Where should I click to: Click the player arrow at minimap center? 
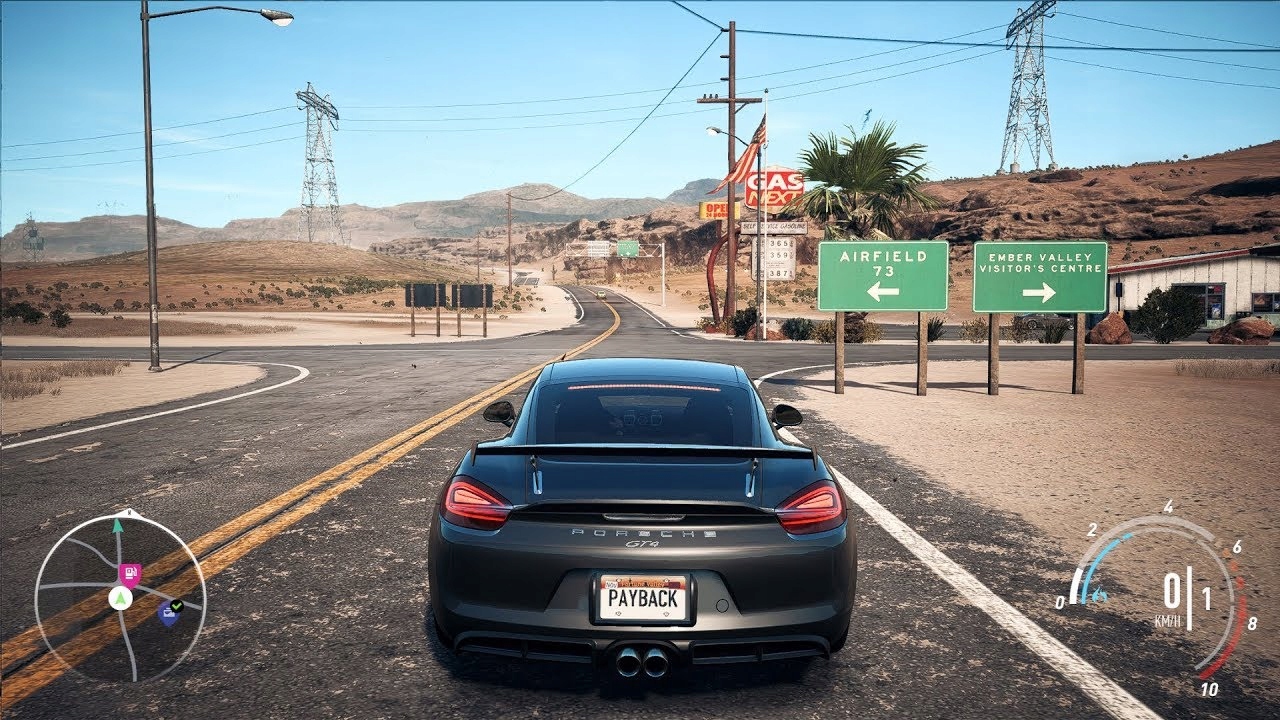[120, 599]
